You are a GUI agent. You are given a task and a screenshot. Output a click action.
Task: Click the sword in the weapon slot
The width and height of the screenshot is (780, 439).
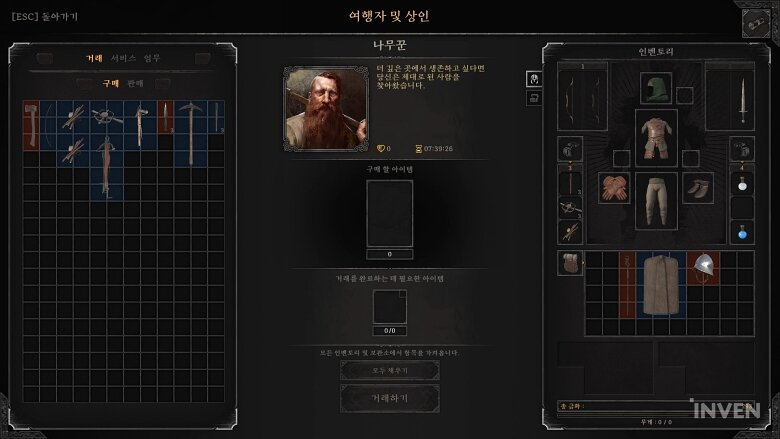[742, 98]
